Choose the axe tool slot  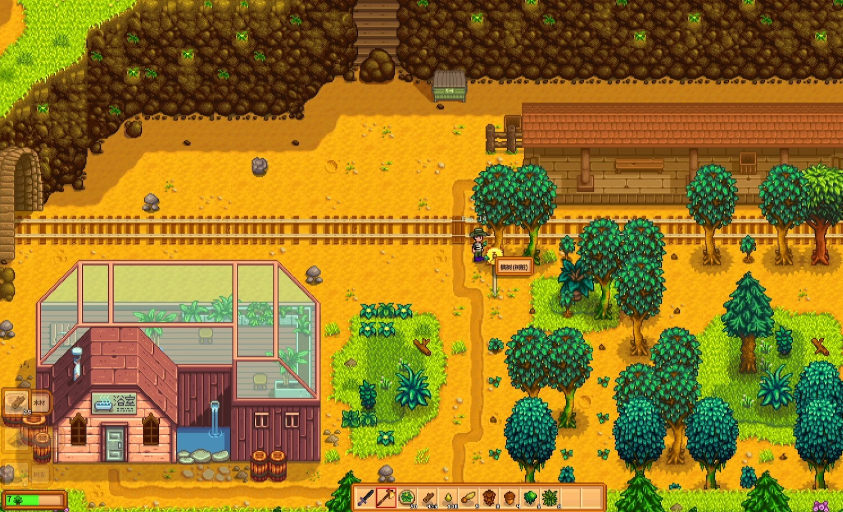point(385,497)
